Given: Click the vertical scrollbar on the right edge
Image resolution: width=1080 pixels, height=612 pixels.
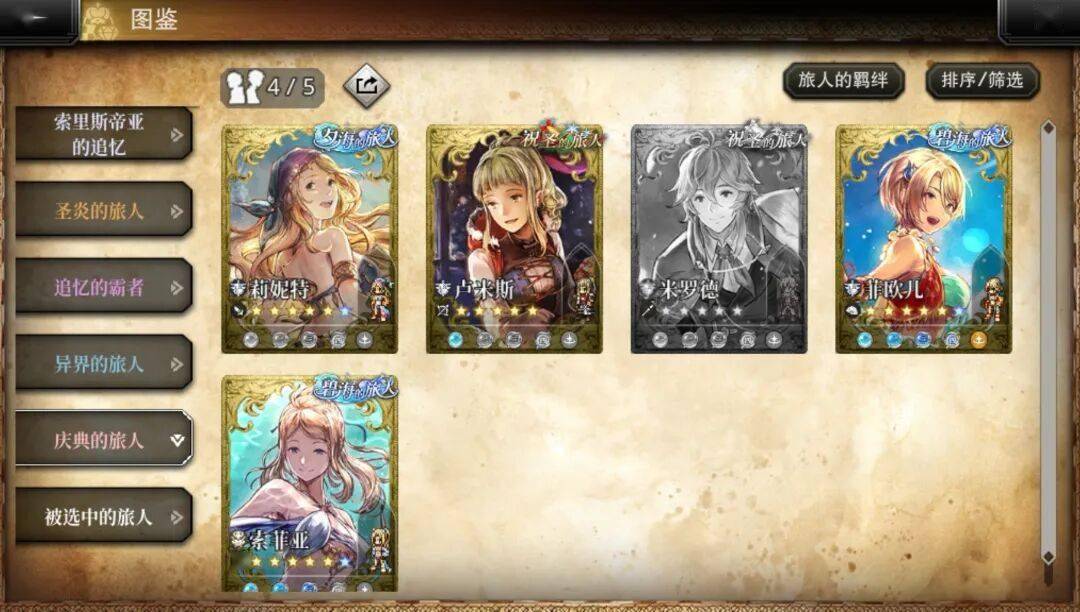Looking at the screenshot, I should tap(1048, 340).
